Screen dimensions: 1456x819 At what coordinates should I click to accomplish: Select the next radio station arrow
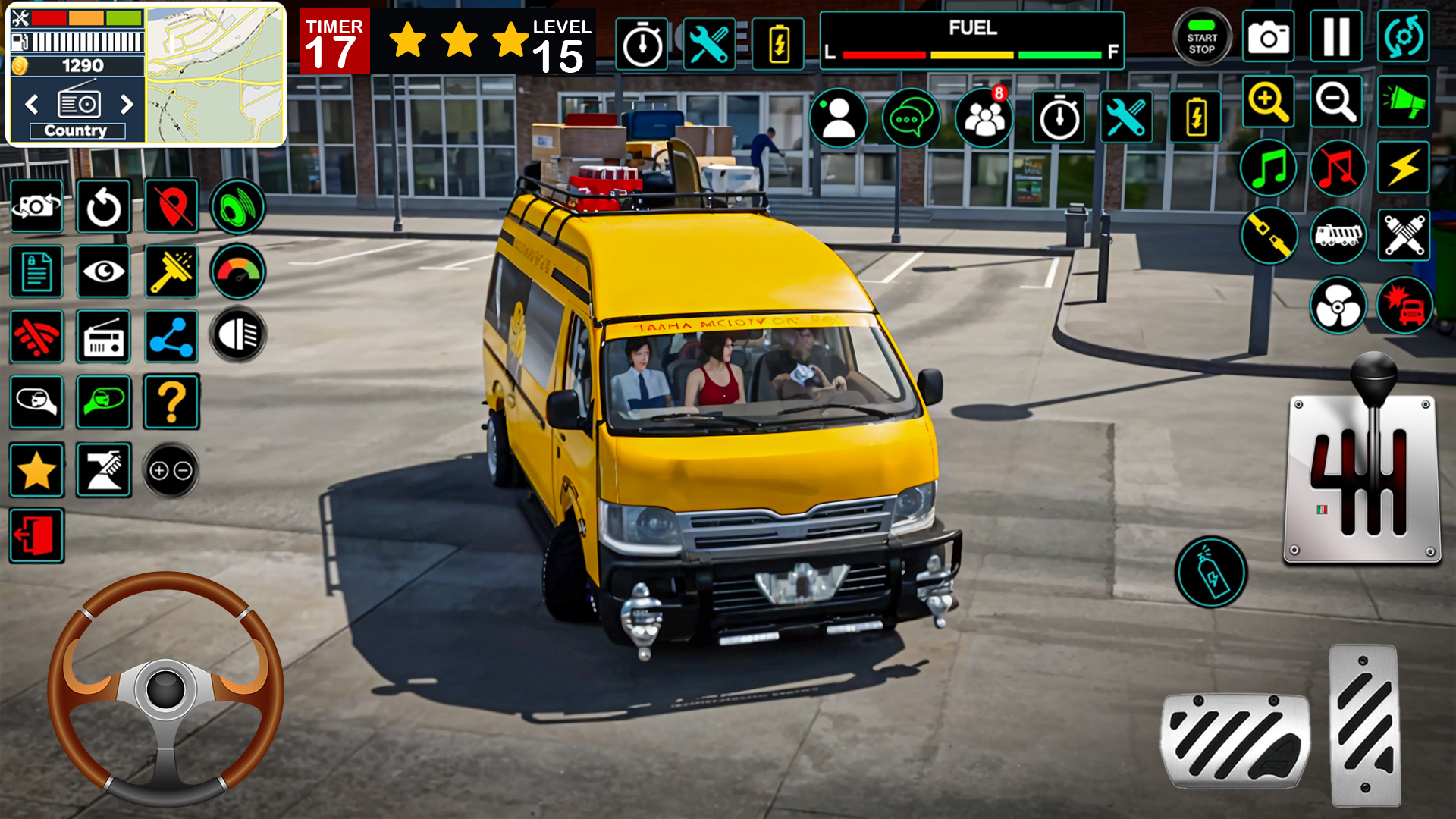[x=127, y=104]
